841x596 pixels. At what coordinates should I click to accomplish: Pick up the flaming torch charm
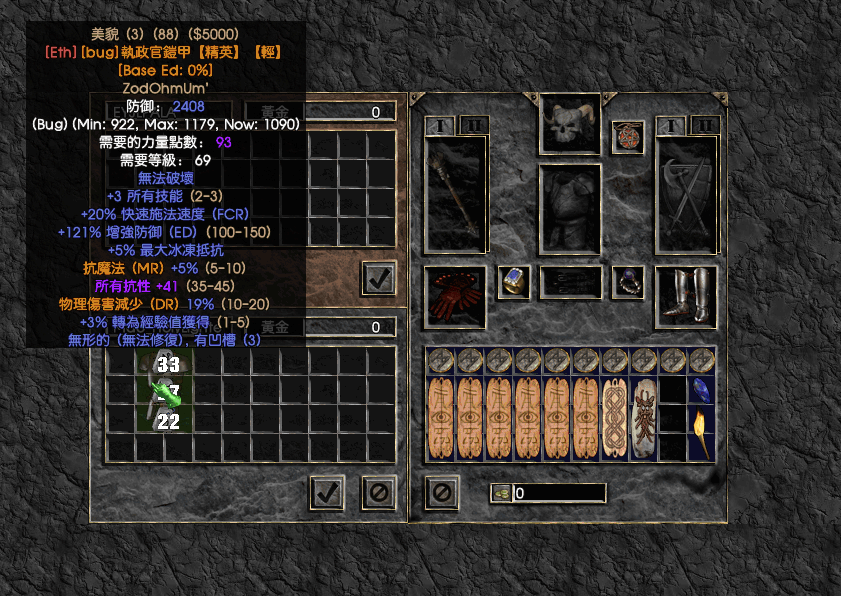coord(701,433)
